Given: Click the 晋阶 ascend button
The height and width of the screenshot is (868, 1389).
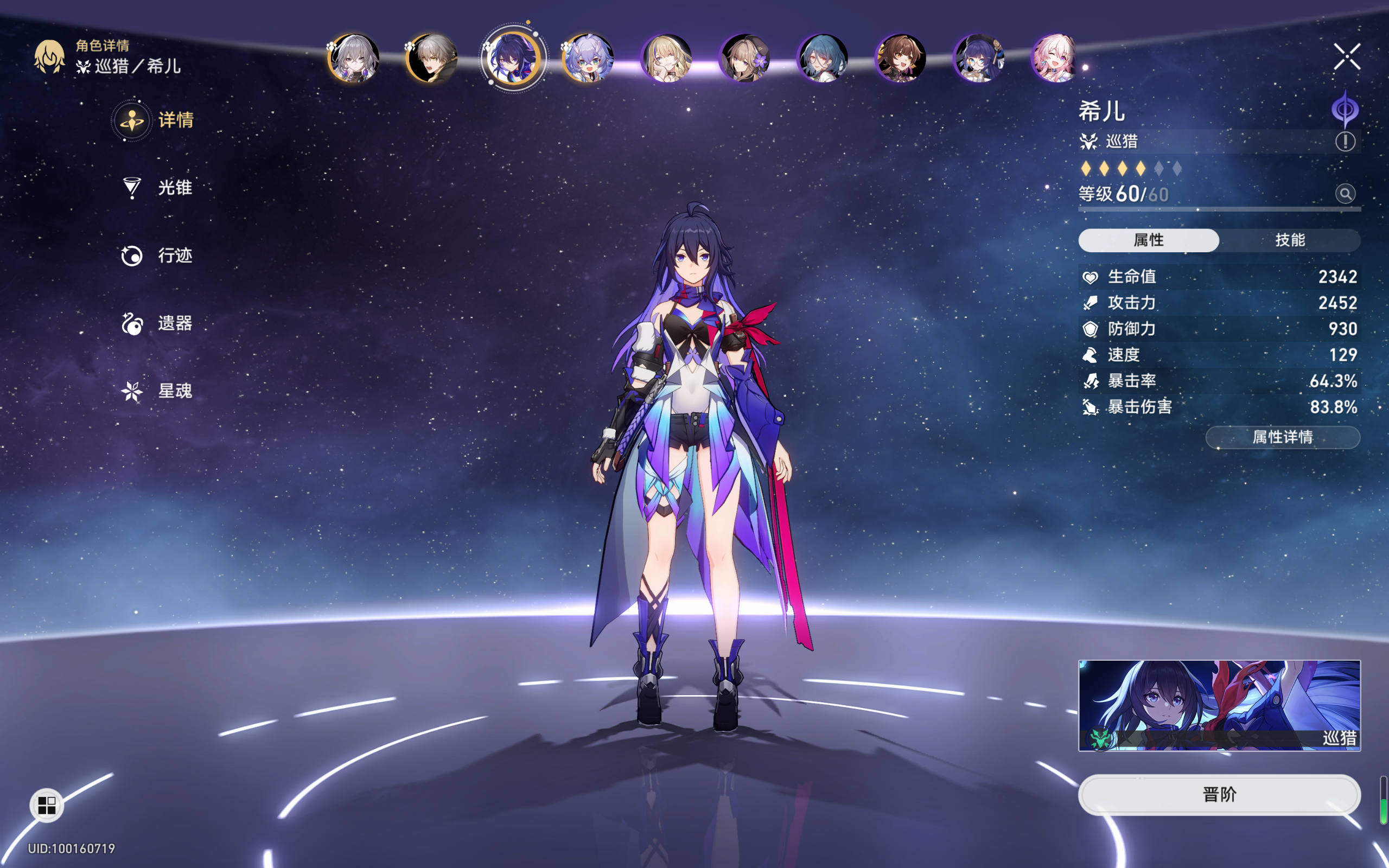Looking at the screenshot, I should pyautogui.click(x=1219, y=795).
